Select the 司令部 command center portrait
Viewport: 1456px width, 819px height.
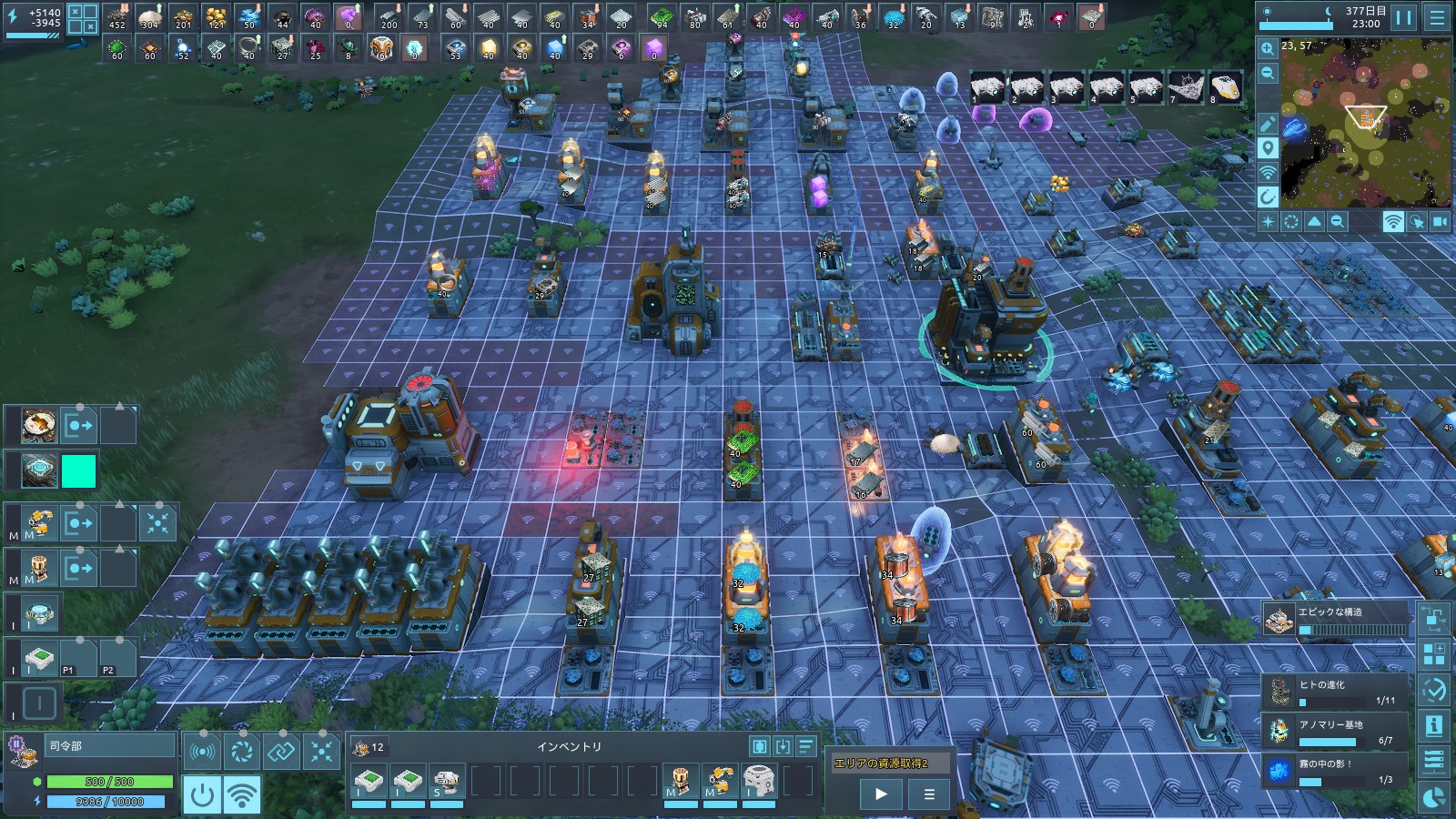24,752
